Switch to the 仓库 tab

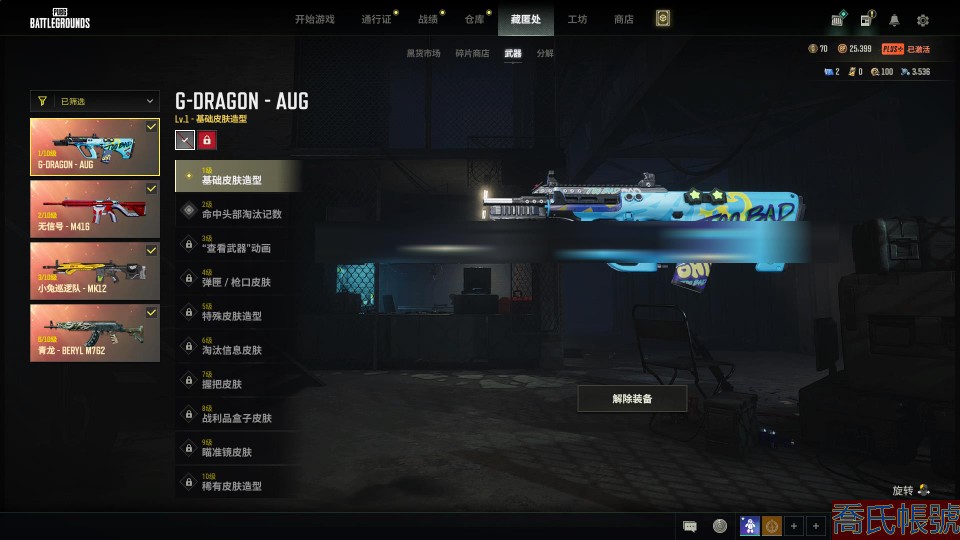[474, 19]
